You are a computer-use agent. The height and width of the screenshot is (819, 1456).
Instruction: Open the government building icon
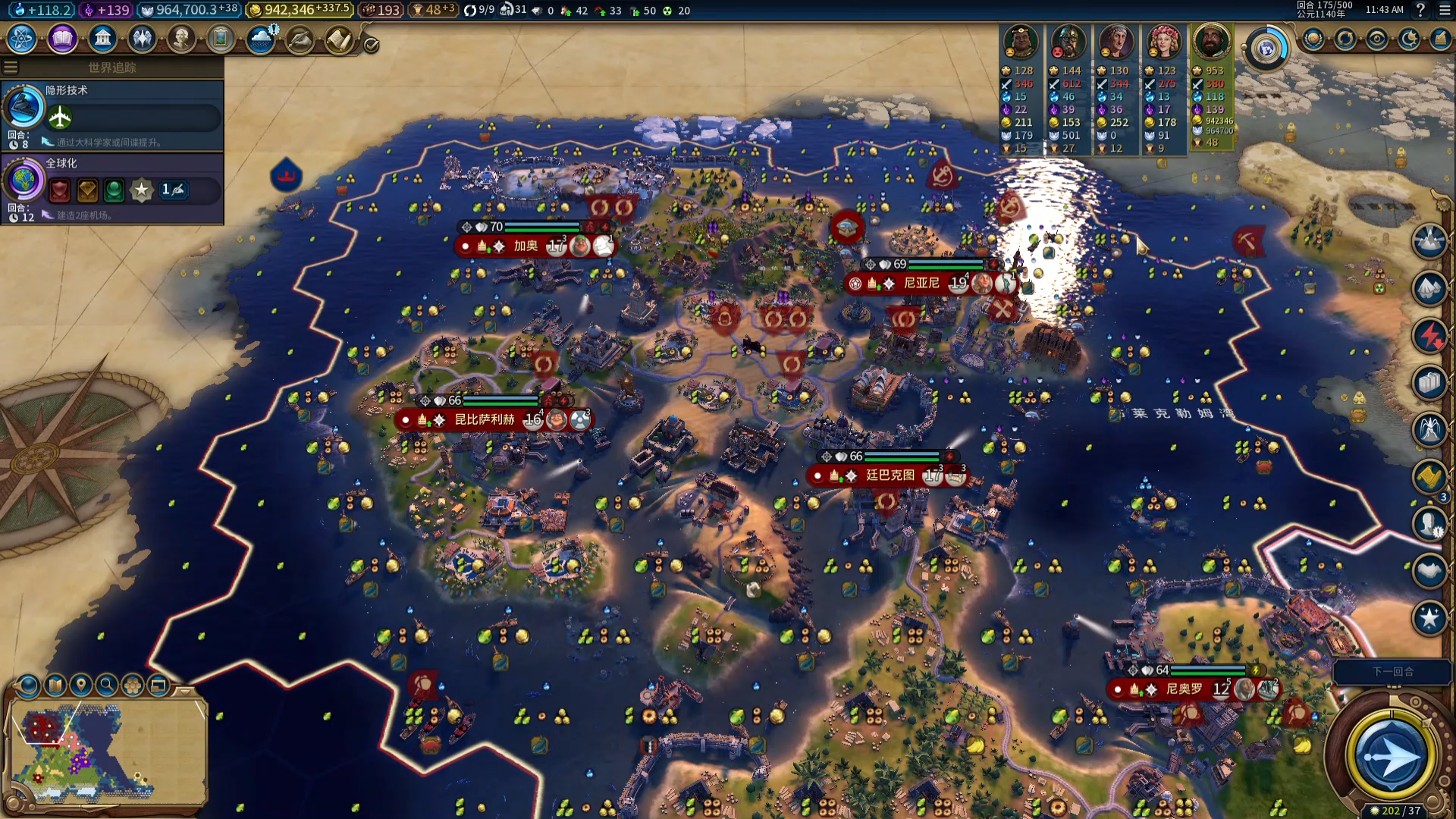[x=102, y=39]
